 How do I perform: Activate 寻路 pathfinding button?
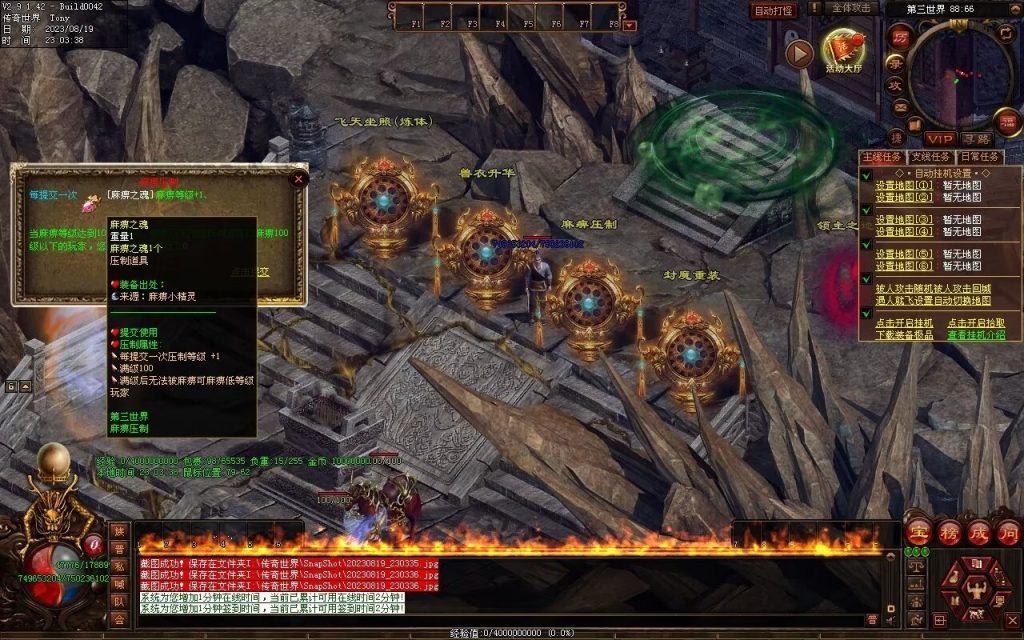[977, 139]
